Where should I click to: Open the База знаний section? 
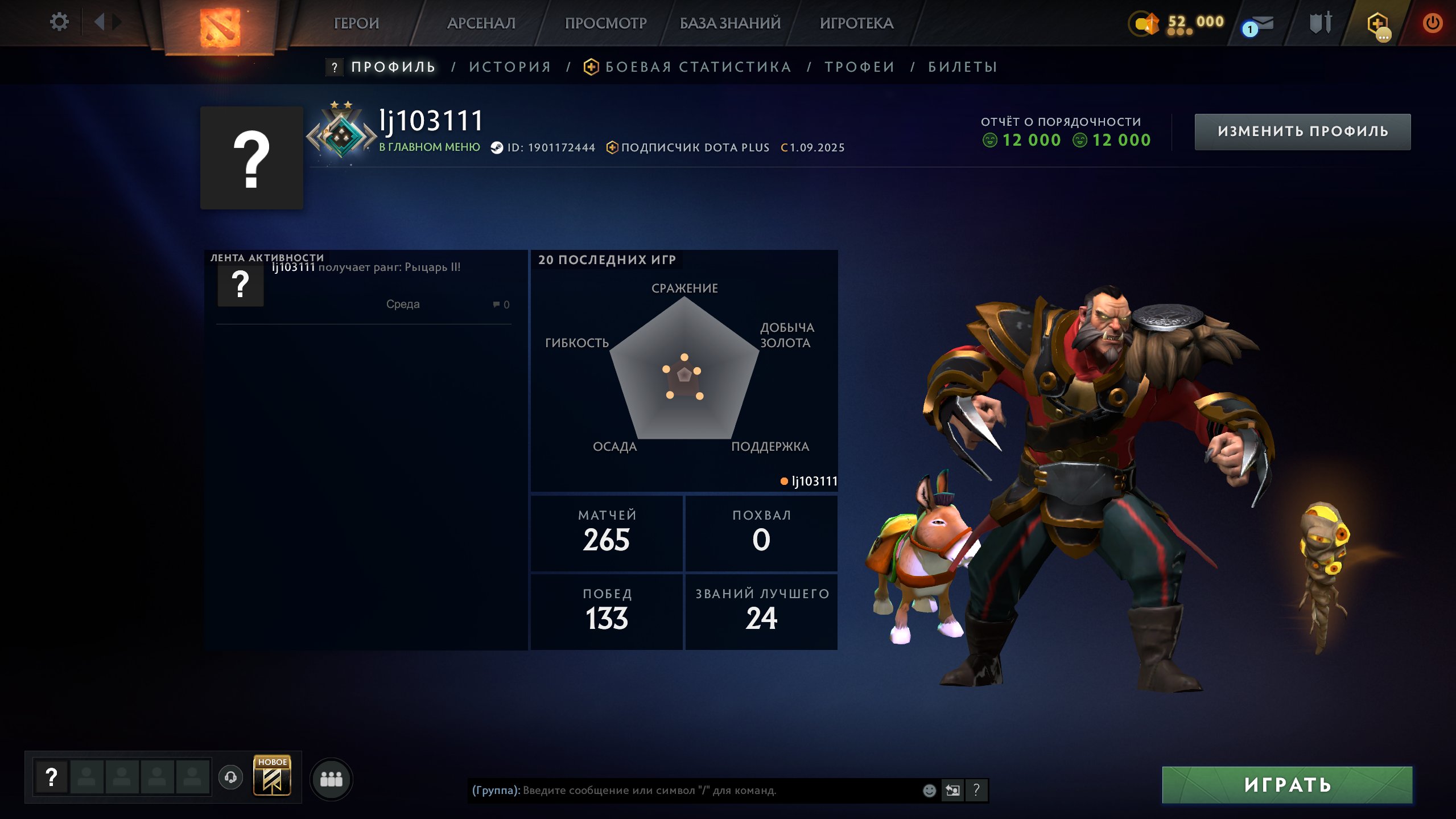click(730, 23)
